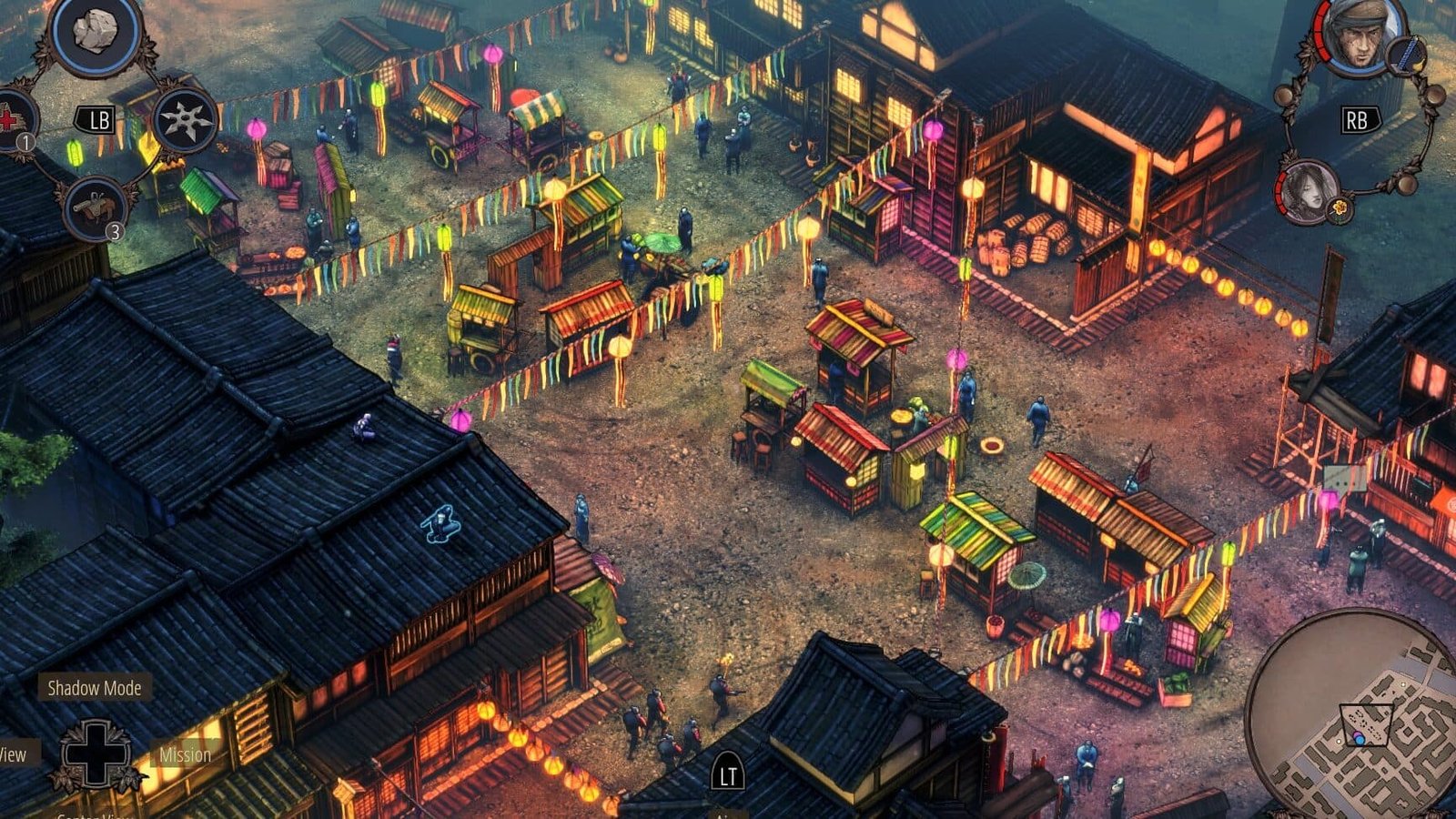Click the D-pad icon above Center View

pos(96,754)
